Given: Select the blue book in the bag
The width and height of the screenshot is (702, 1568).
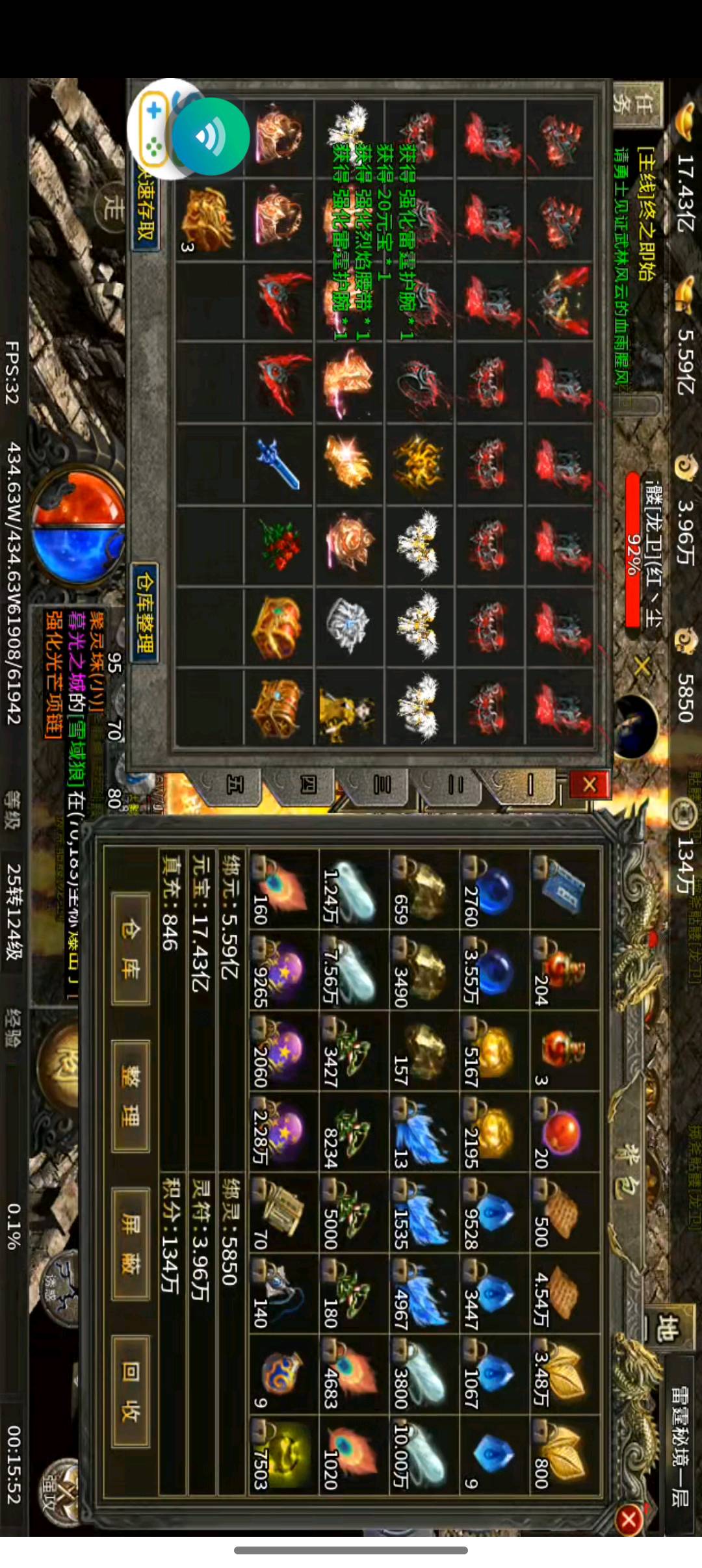Looking at the screenshot, I should point(563,889).
